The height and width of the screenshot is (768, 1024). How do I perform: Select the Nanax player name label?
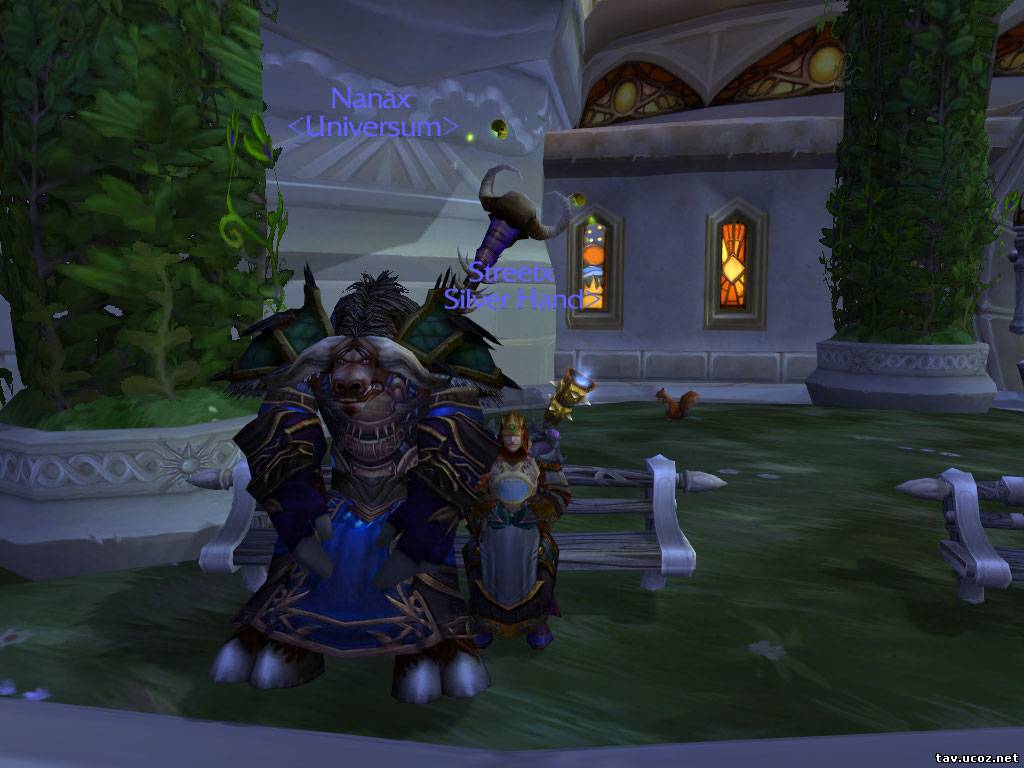click(371, 99)
